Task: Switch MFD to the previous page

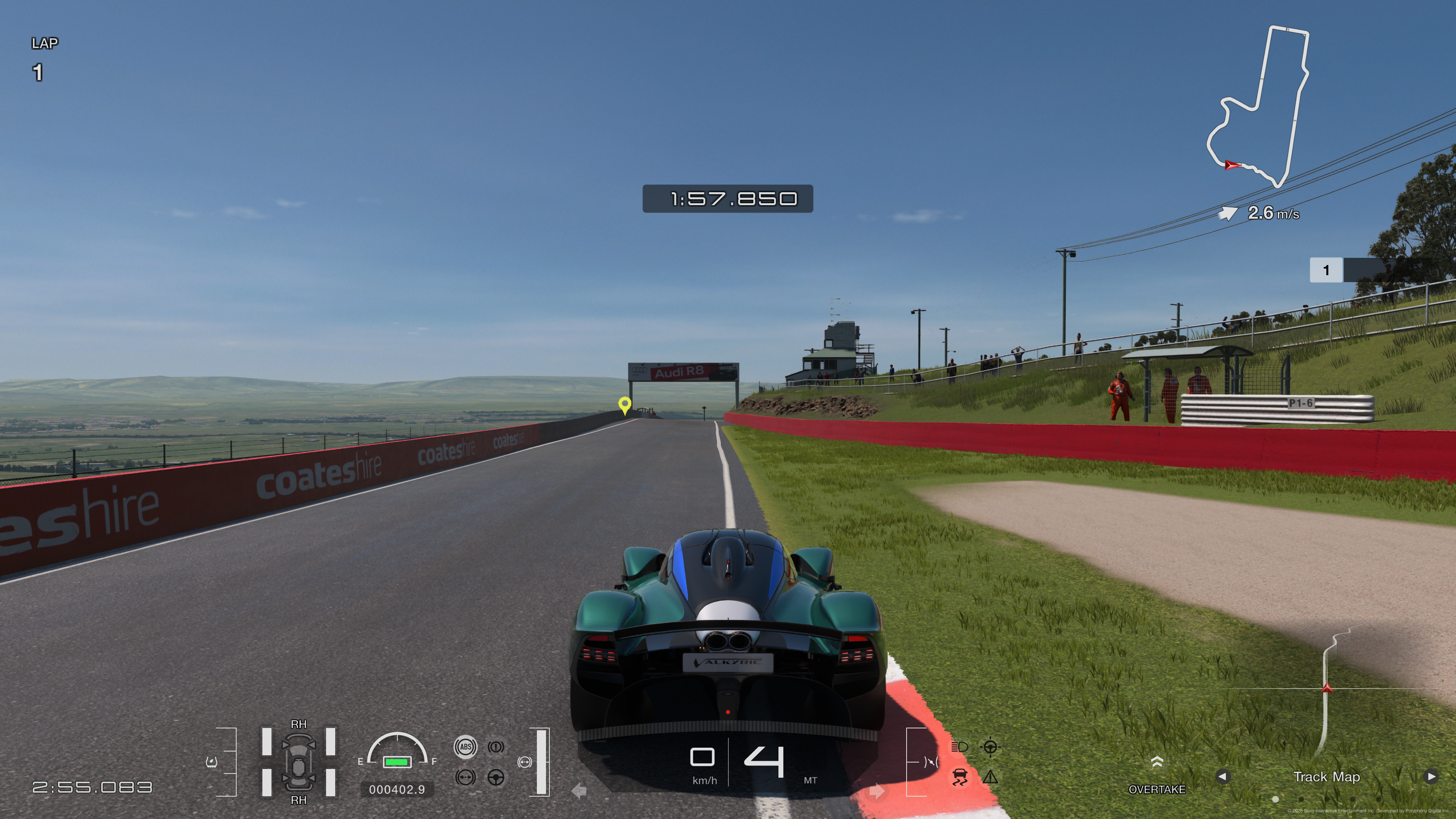Action: click(1222, 777)
